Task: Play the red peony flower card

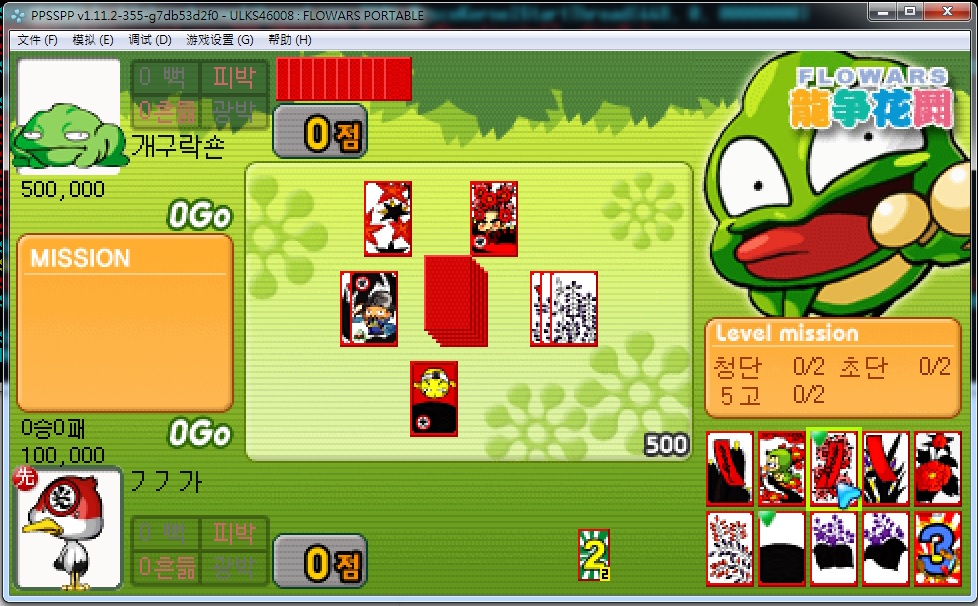Action: click(x=938, y=468)
